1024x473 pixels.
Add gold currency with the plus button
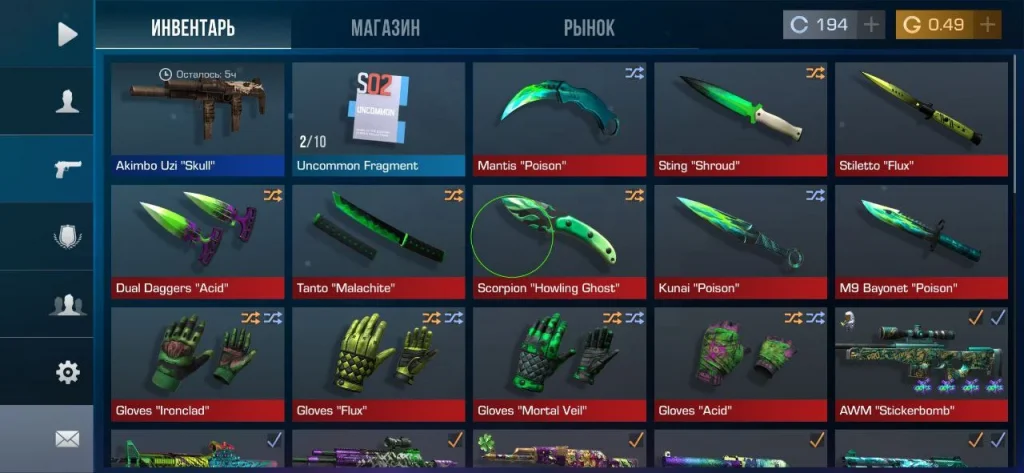click(x=988, y=25)
